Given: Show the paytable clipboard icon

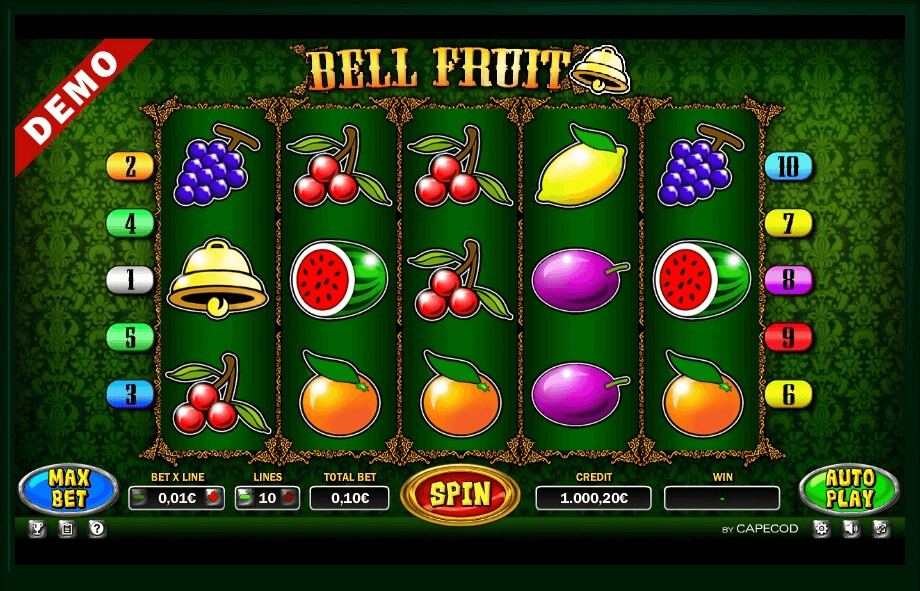Looking at the screenshot, I should tap(67, 529).
